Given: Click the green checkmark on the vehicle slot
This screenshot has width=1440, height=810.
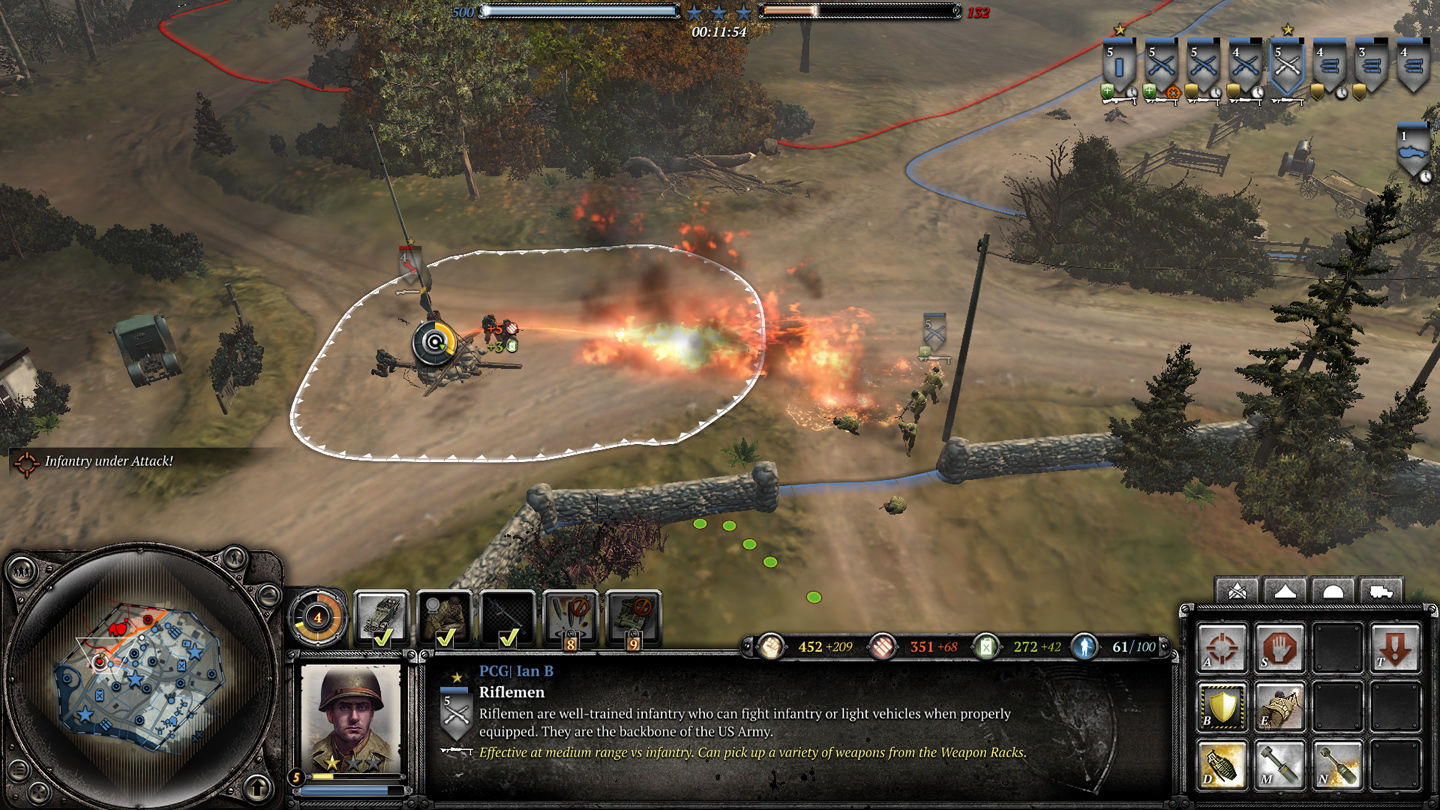Looking at the screenshot, I should click(383, 638).
